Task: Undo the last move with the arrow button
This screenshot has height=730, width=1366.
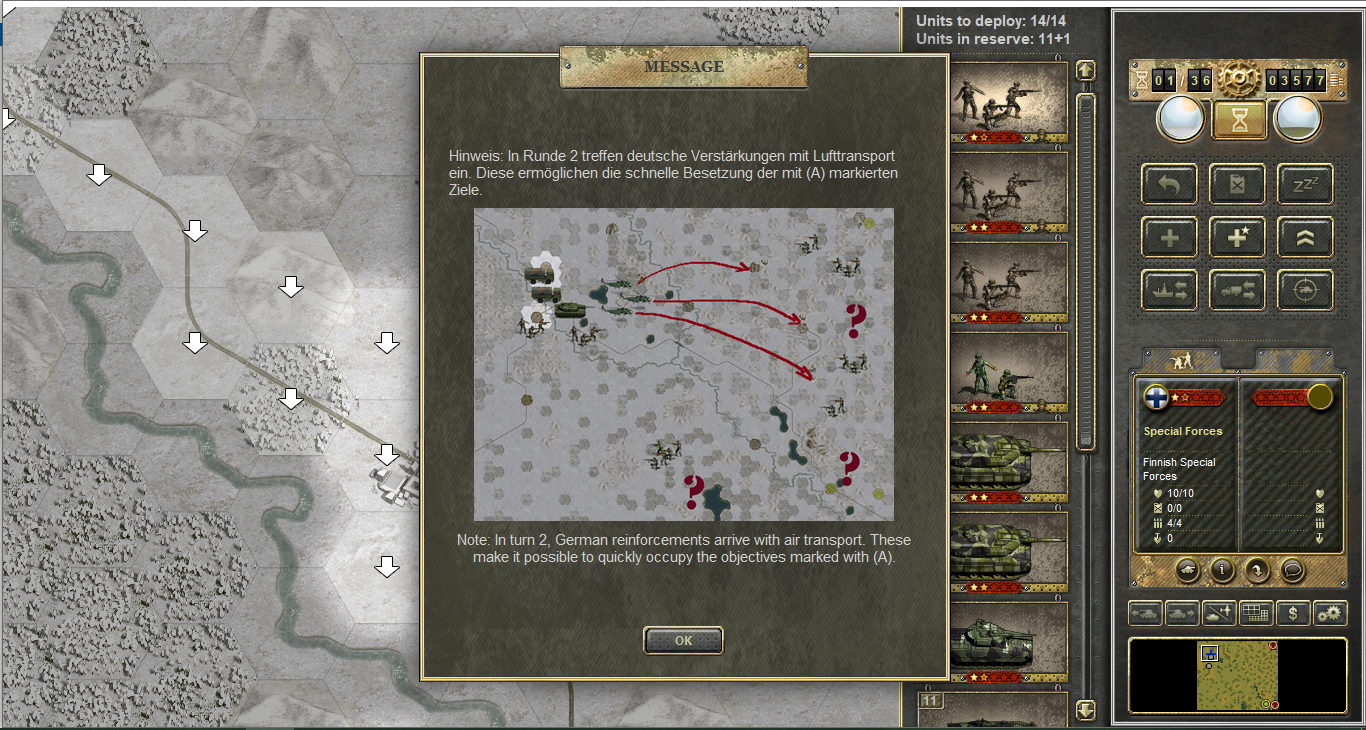Action: tap(1169, 184)
